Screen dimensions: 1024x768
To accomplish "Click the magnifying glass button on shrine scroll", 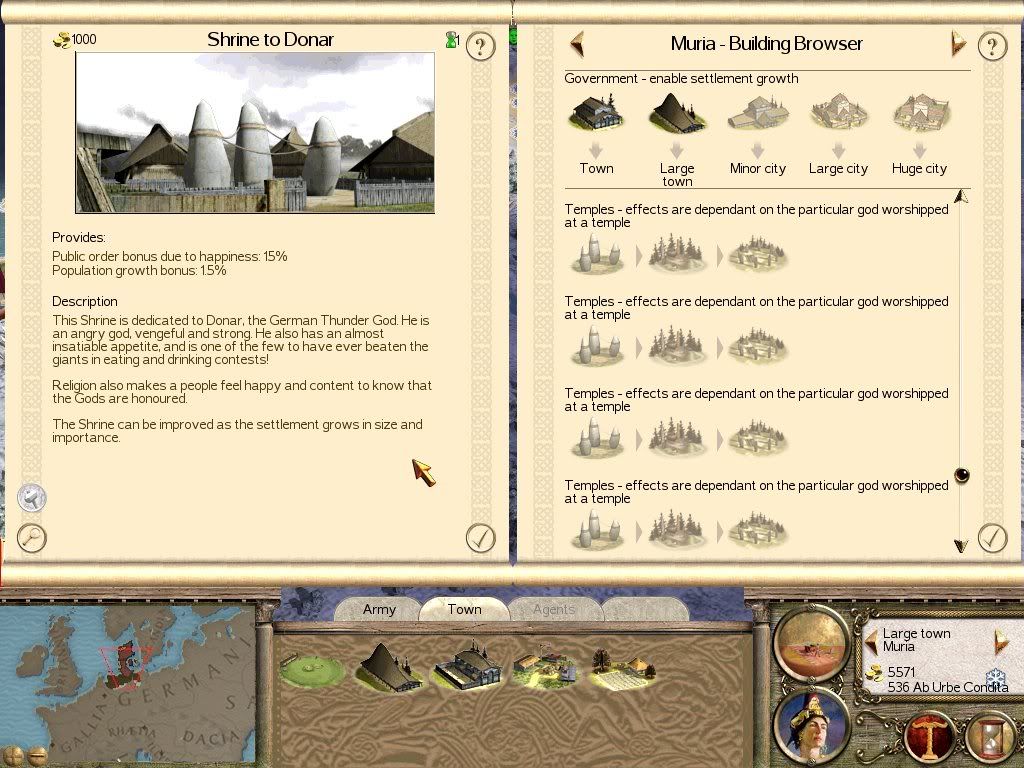I will coord(32,538).
